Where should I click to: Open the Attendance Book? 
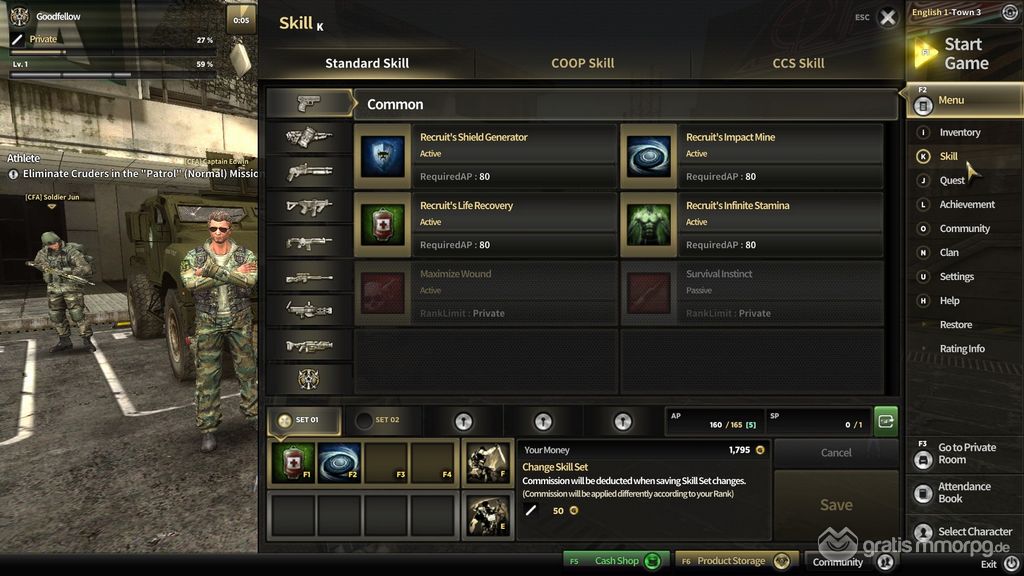(963, 492)
